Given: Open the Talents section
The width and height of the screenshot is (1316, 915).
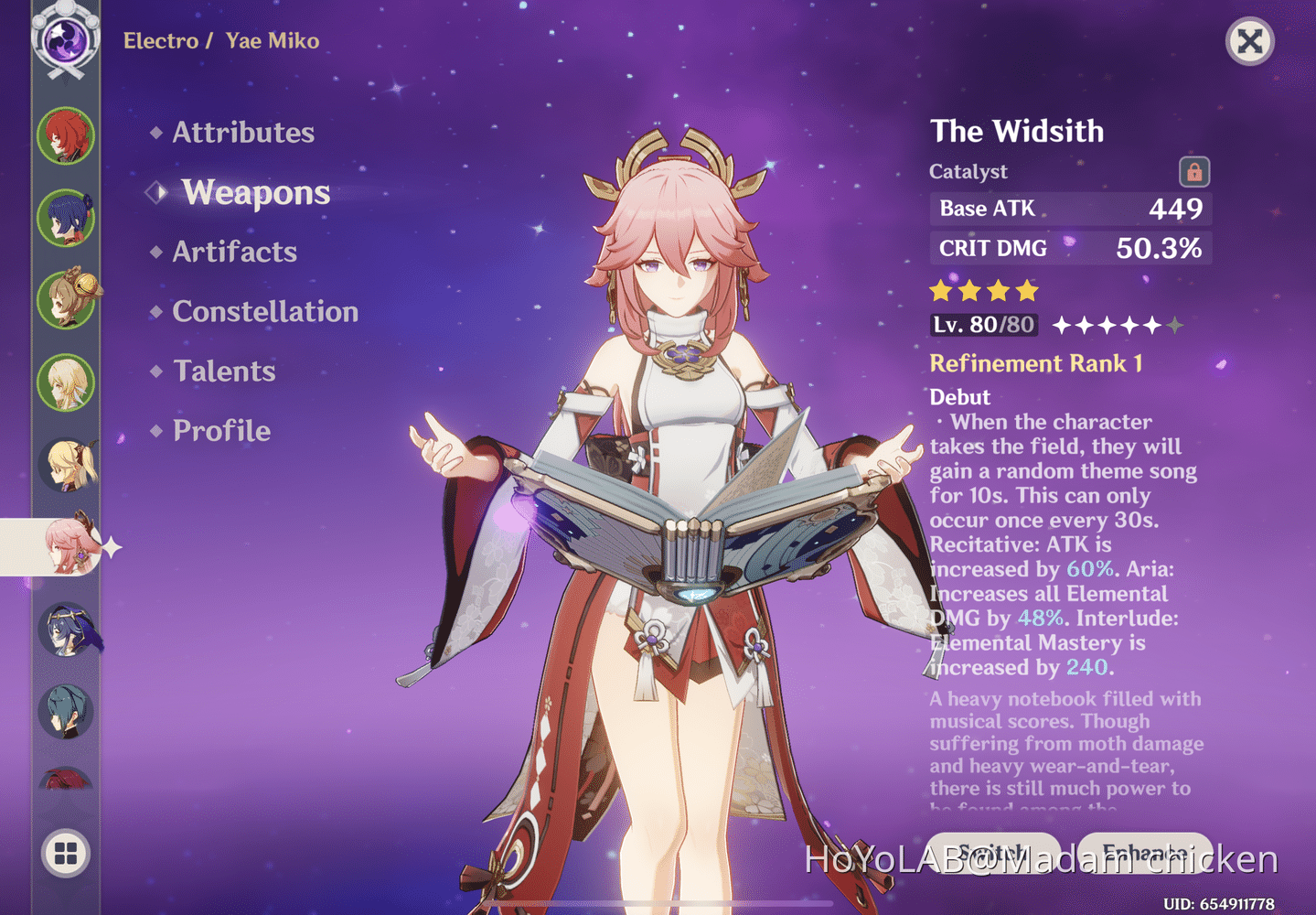Looking at the screenshot, I should [224, 371].
